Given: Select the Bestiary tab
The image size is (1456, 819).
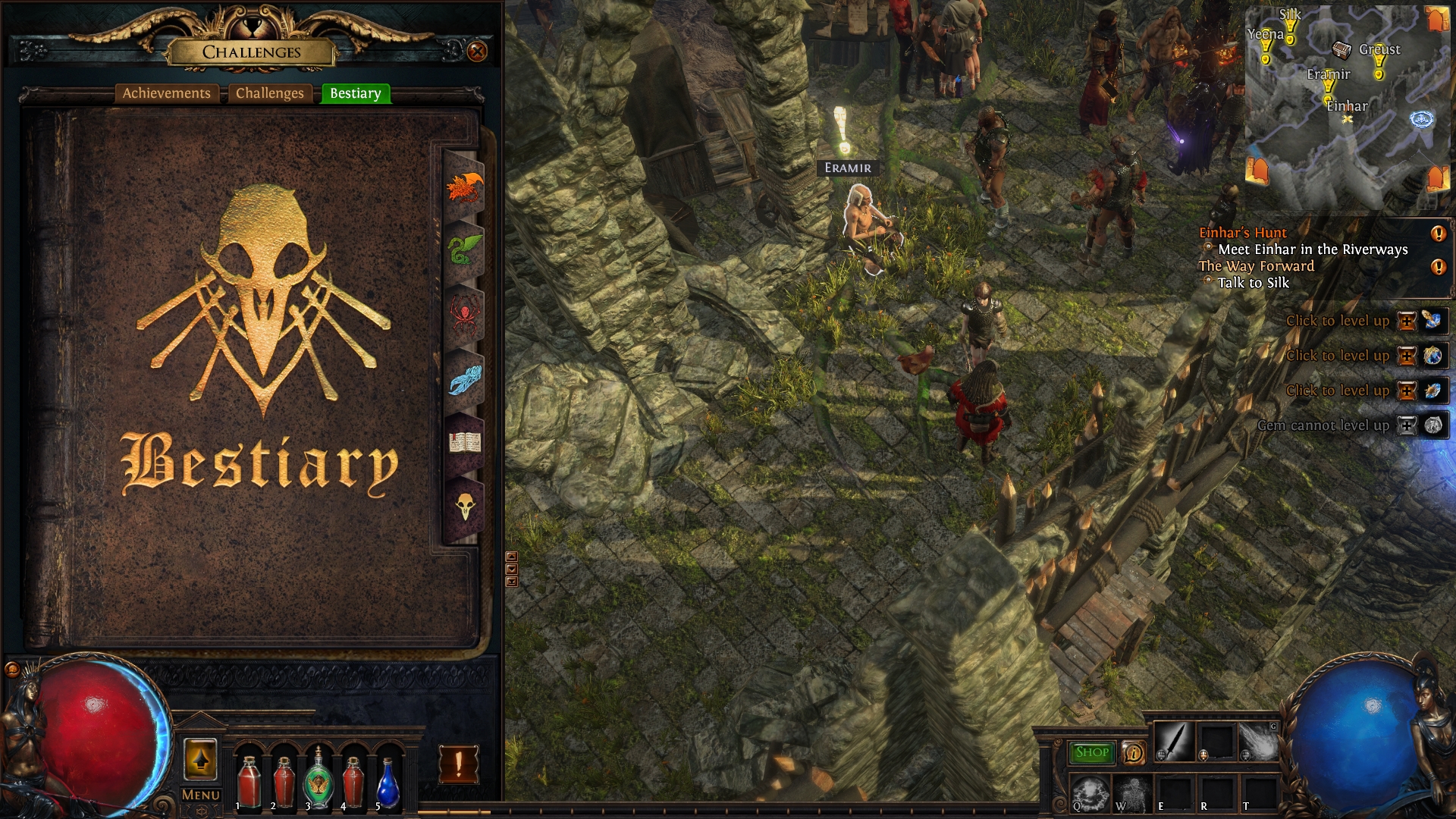Looking at the screenshot, I should click(x=355, y=93).
